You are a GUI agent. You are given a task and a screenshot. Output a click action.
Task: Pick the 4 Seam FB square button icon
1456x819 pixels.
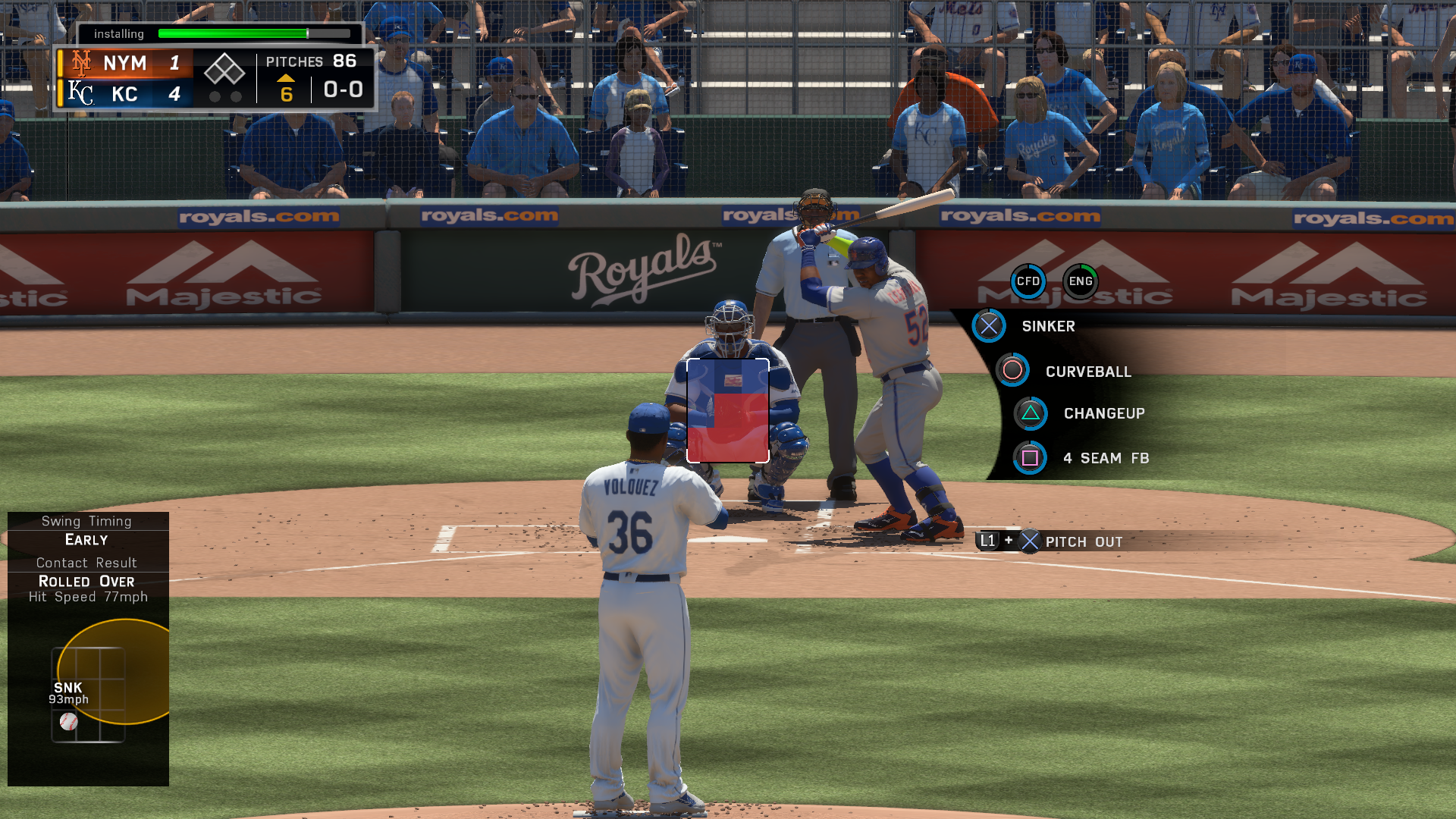point(1030,458)
